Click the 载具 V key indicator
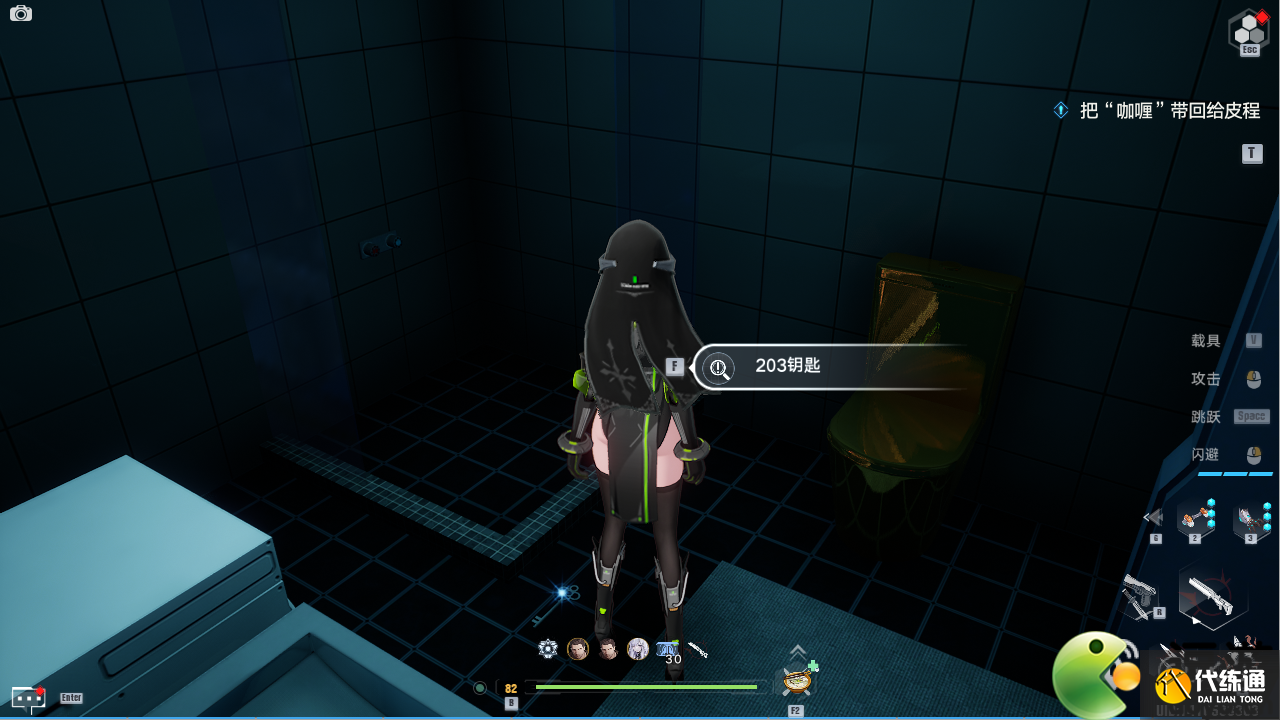This screenshot has width=1280, height=720. tap(1253, 340)
